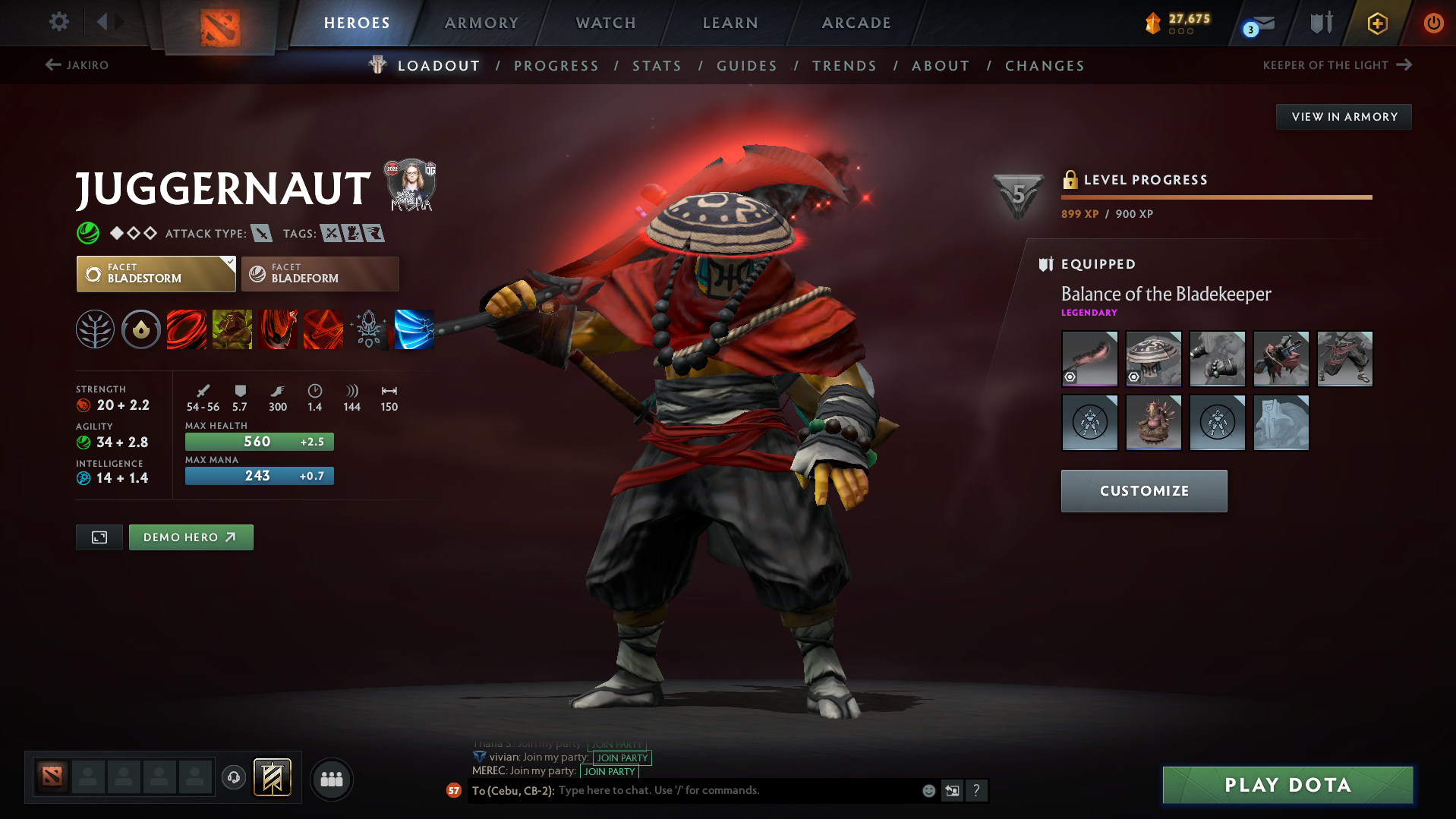Click the XP level progress bar
This screenshot has height=819, width=1456.
(x=1216, y=196)
